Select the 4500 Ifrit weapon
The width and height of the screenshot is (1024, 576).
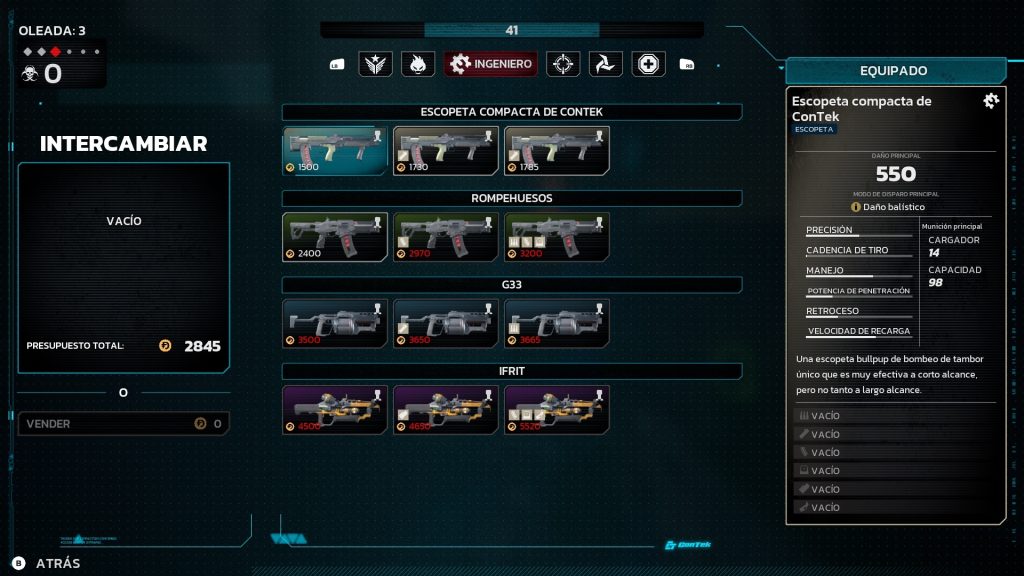pos(335,410)
